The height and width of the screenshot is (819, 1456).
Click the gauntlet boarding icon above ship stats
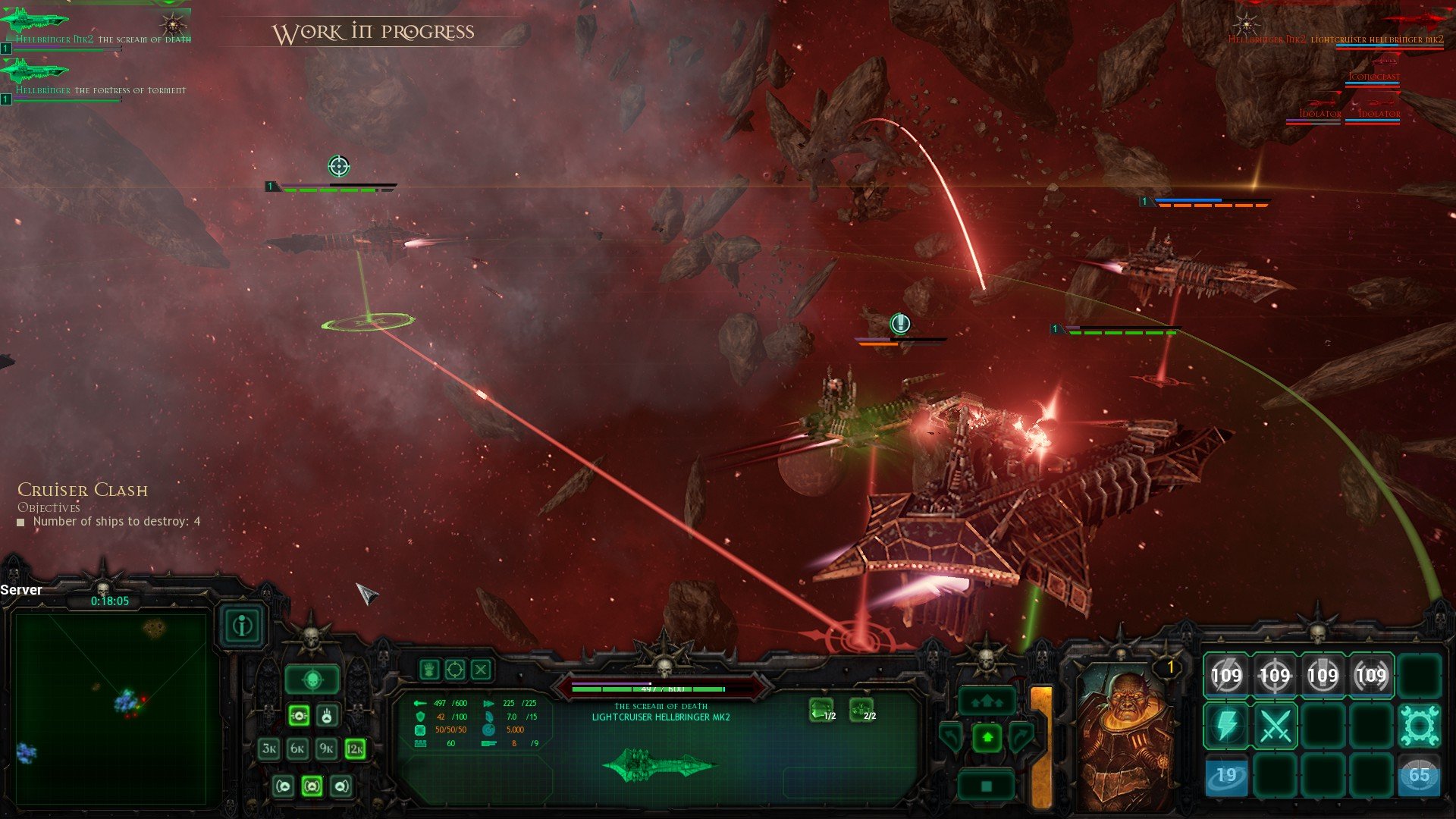[428, 670]
